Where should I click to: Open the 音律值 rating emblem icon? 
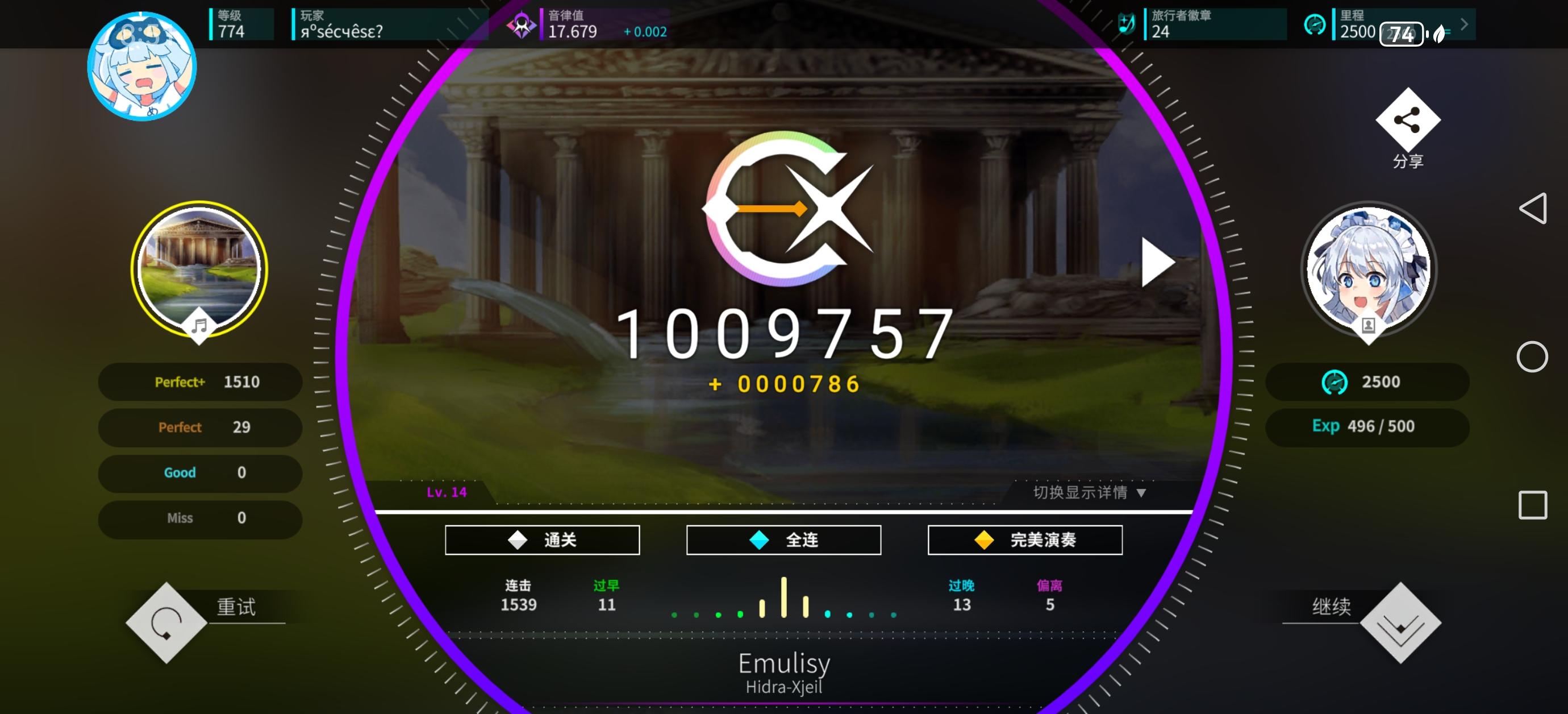click(x=521, y=24)
